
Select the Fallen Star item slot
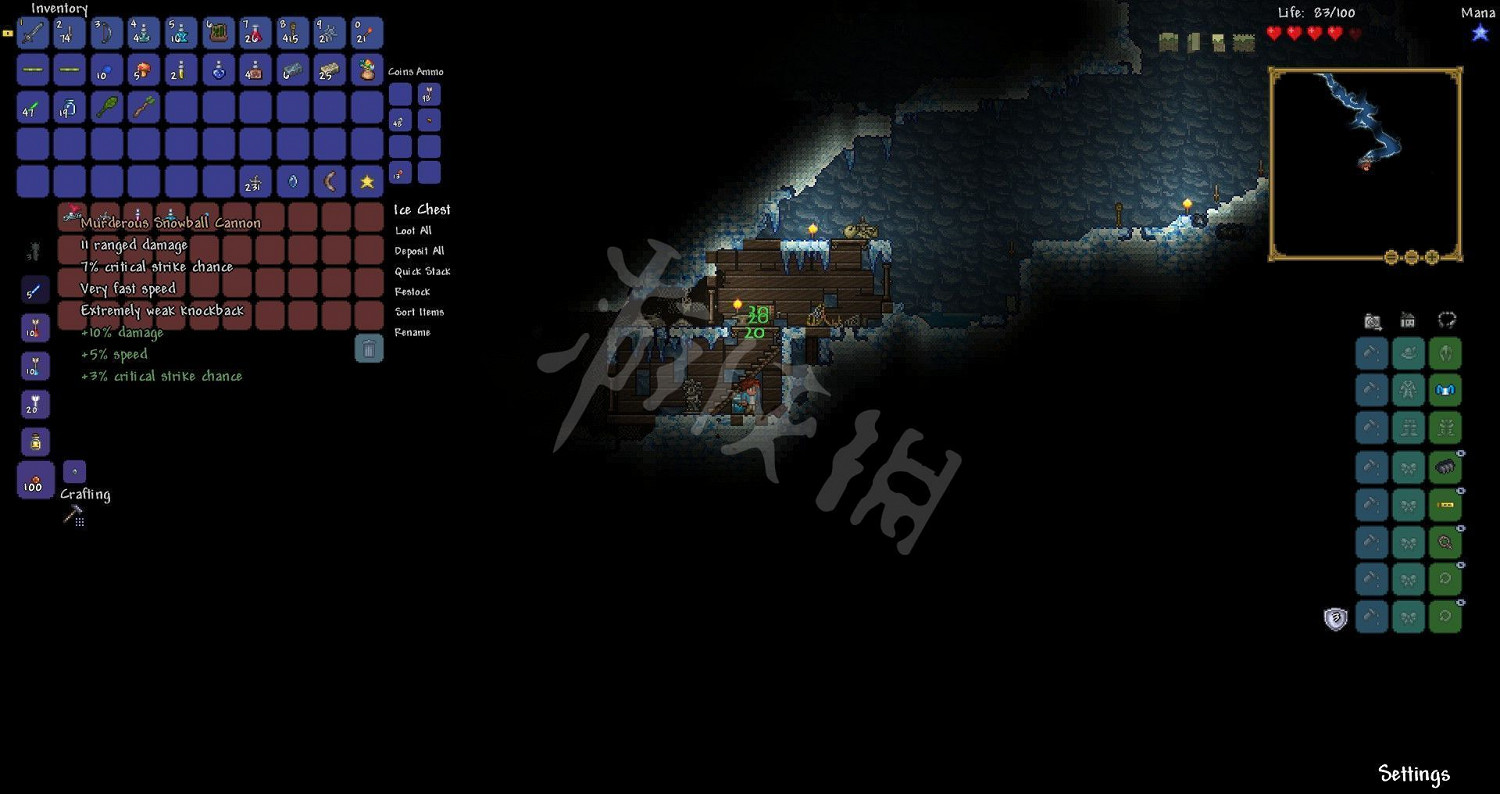(x=366, y=181)
